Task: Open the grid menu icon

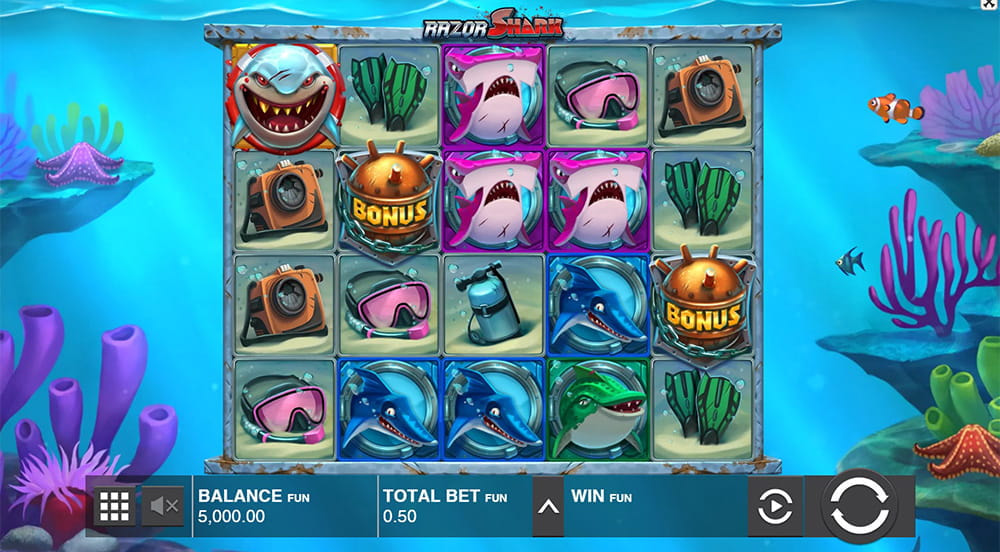Action: (115, 507)
